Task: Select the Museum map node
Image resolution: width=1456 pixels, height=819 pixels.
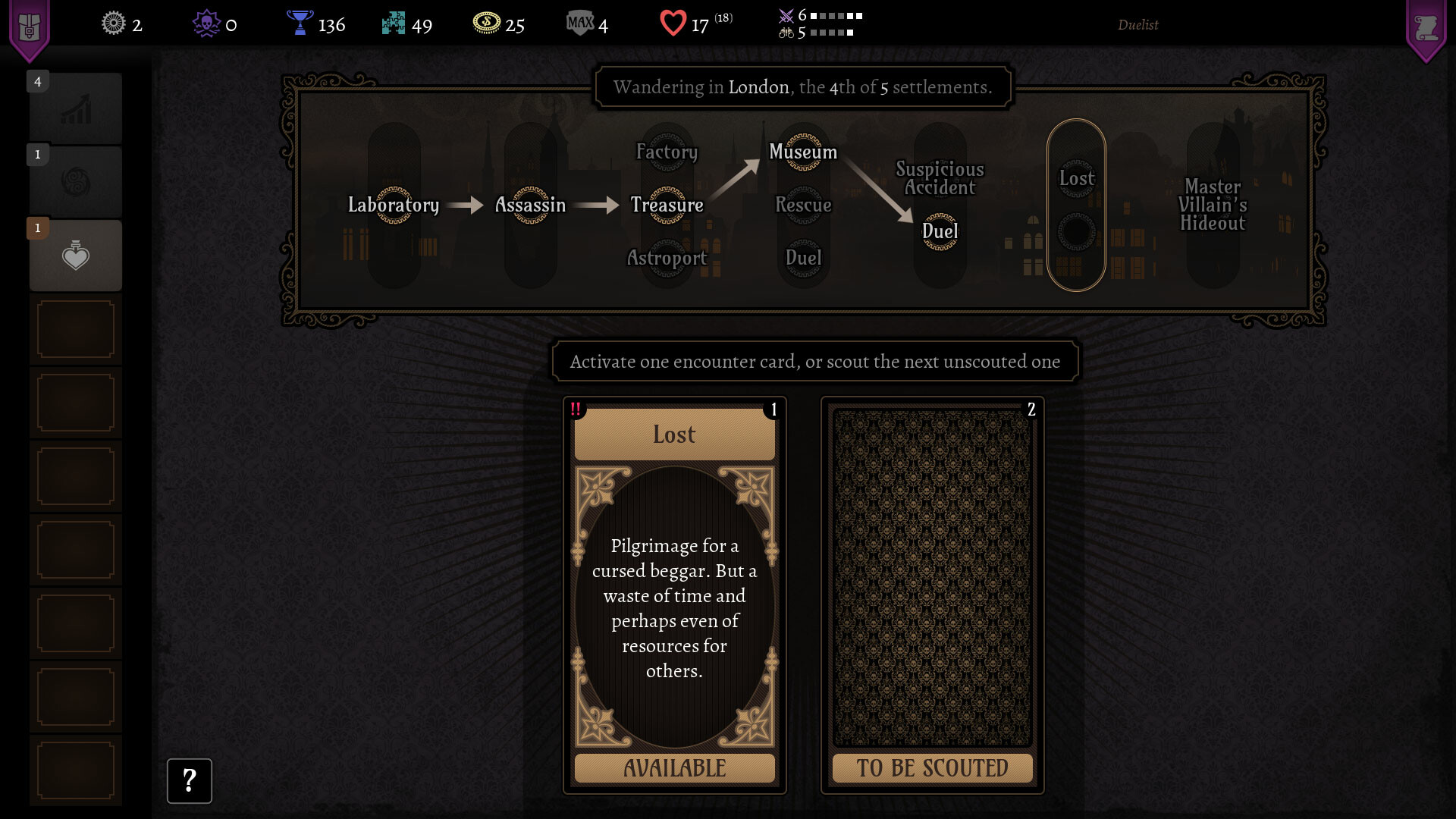Action: pos(803,152)
